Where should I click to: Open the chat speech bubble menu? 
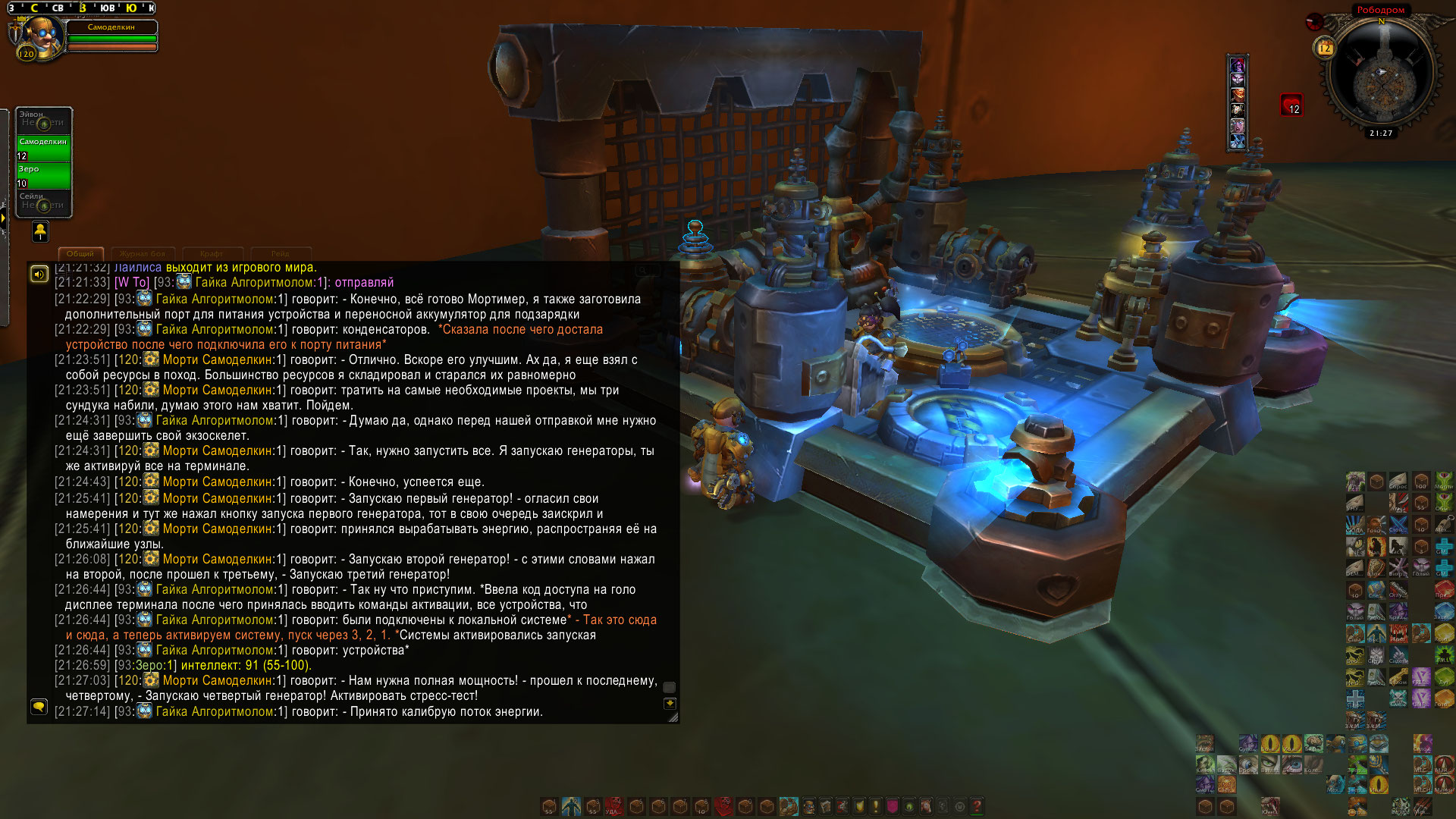click(39, 707)
